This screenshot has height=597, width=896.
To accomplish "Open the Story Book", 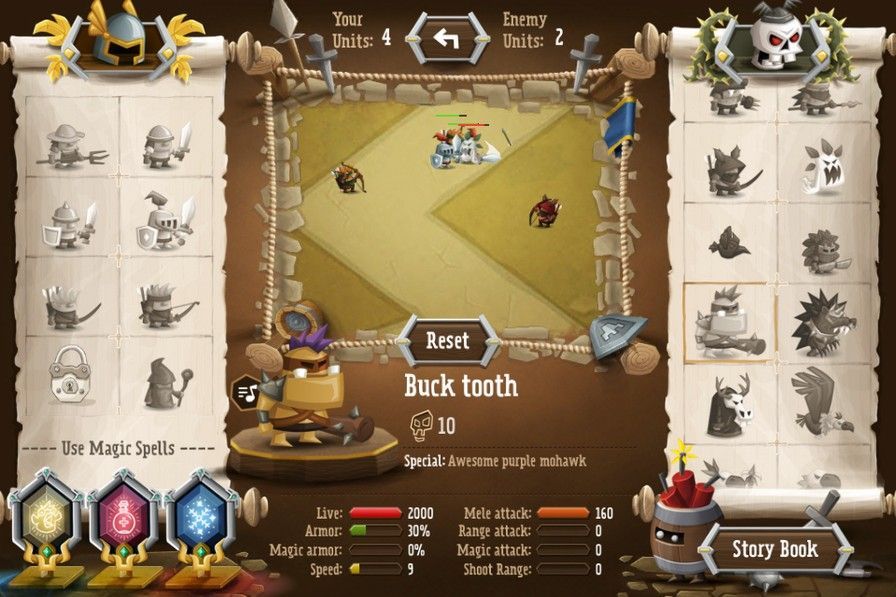I will tap(774, 549).
